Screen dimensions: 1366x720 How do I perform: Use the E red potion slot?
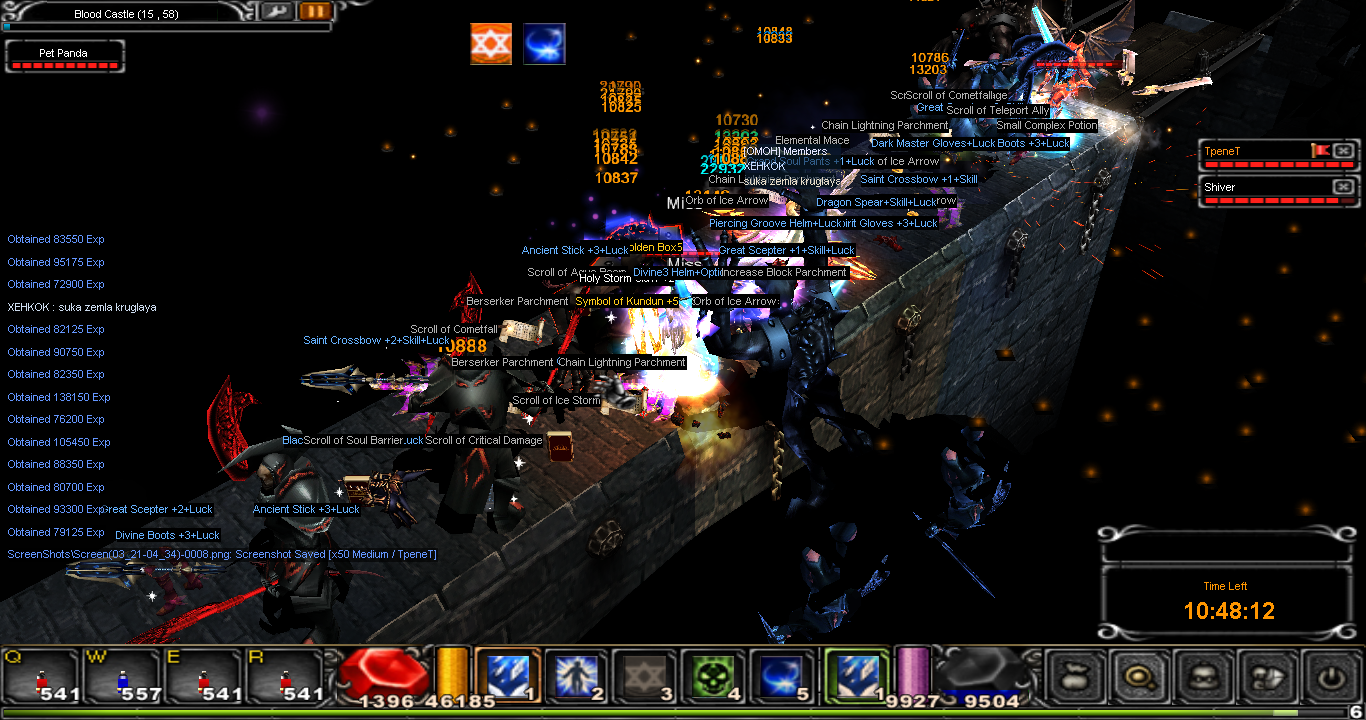click(205, 678)
